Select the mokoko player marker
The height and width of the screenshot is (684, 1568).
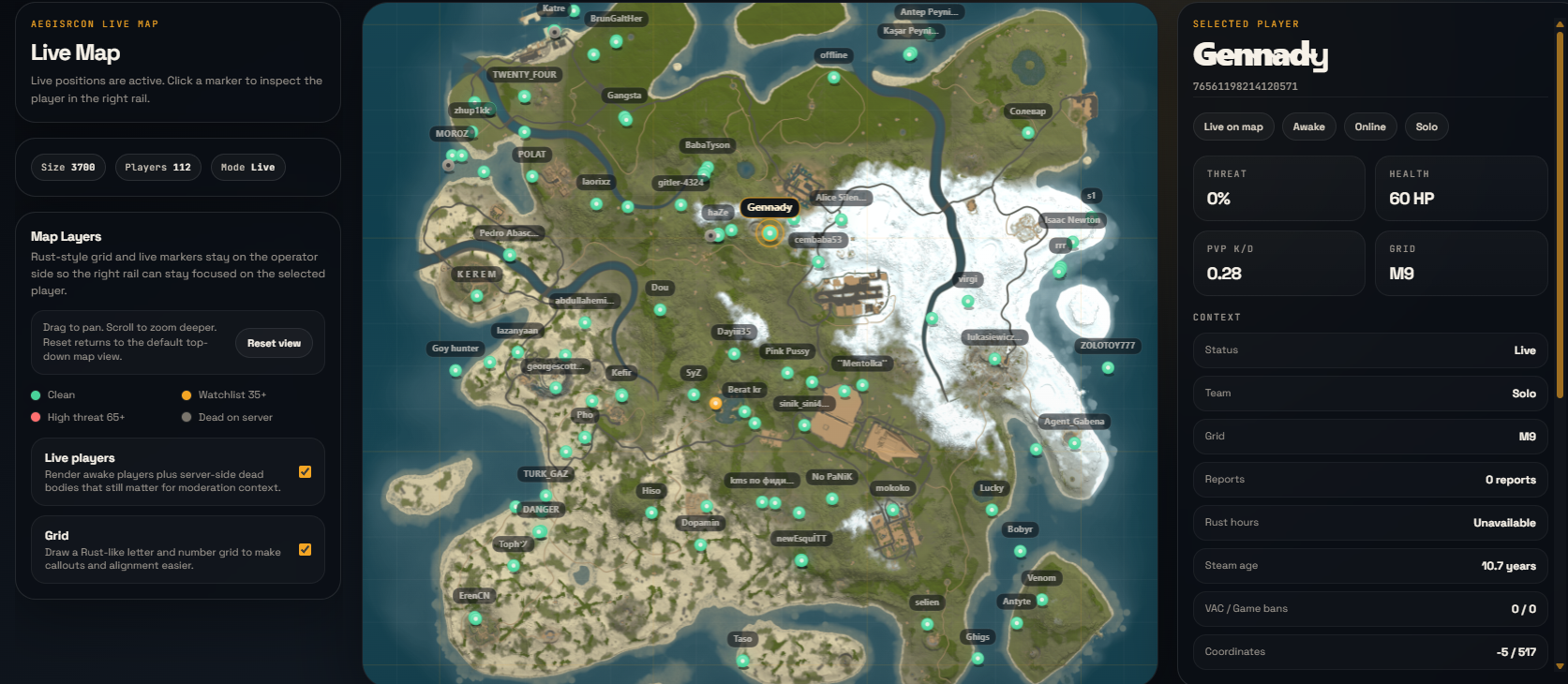(892, 487)
